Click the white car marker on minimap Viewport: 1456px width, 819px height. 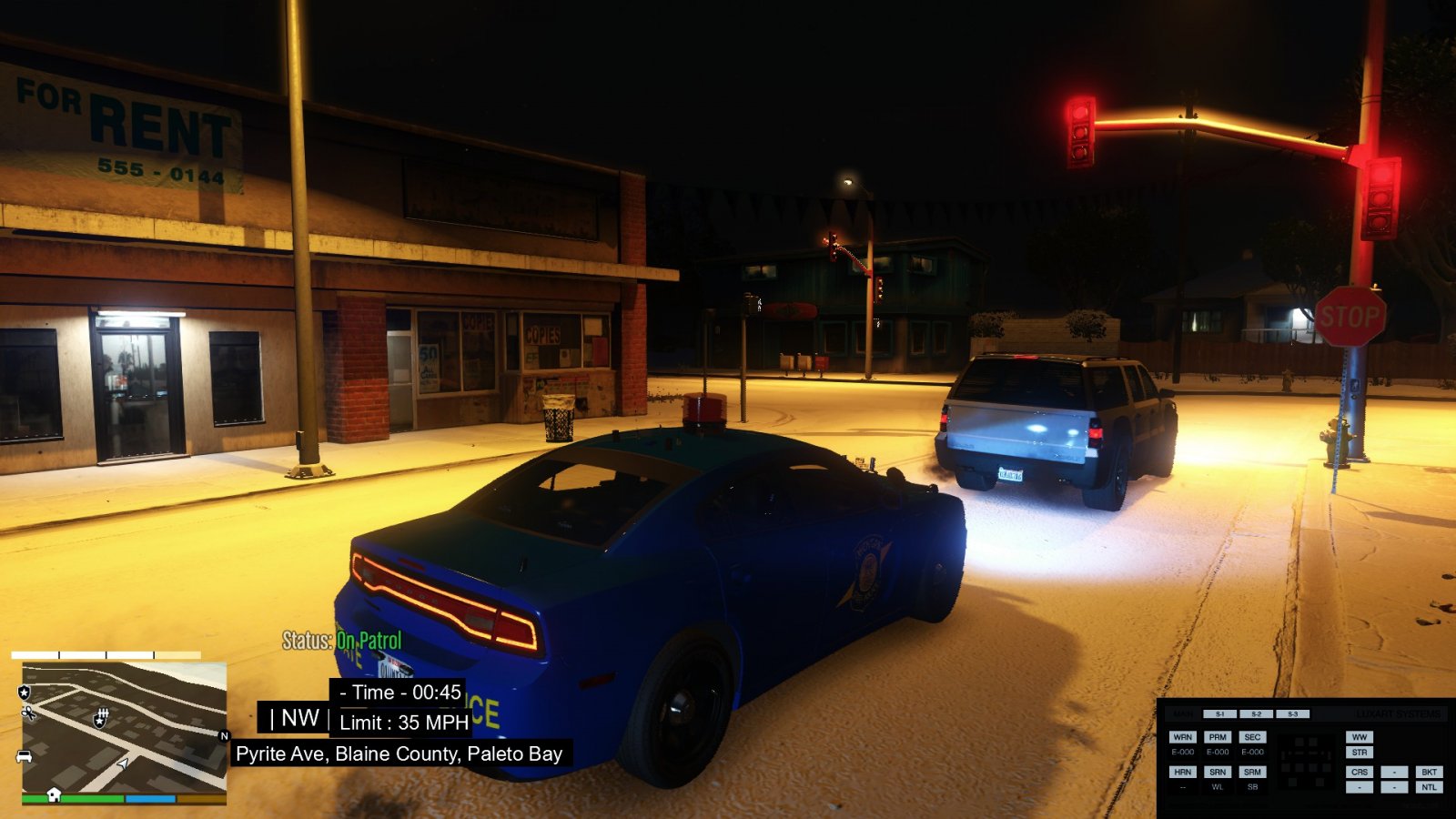25,756
